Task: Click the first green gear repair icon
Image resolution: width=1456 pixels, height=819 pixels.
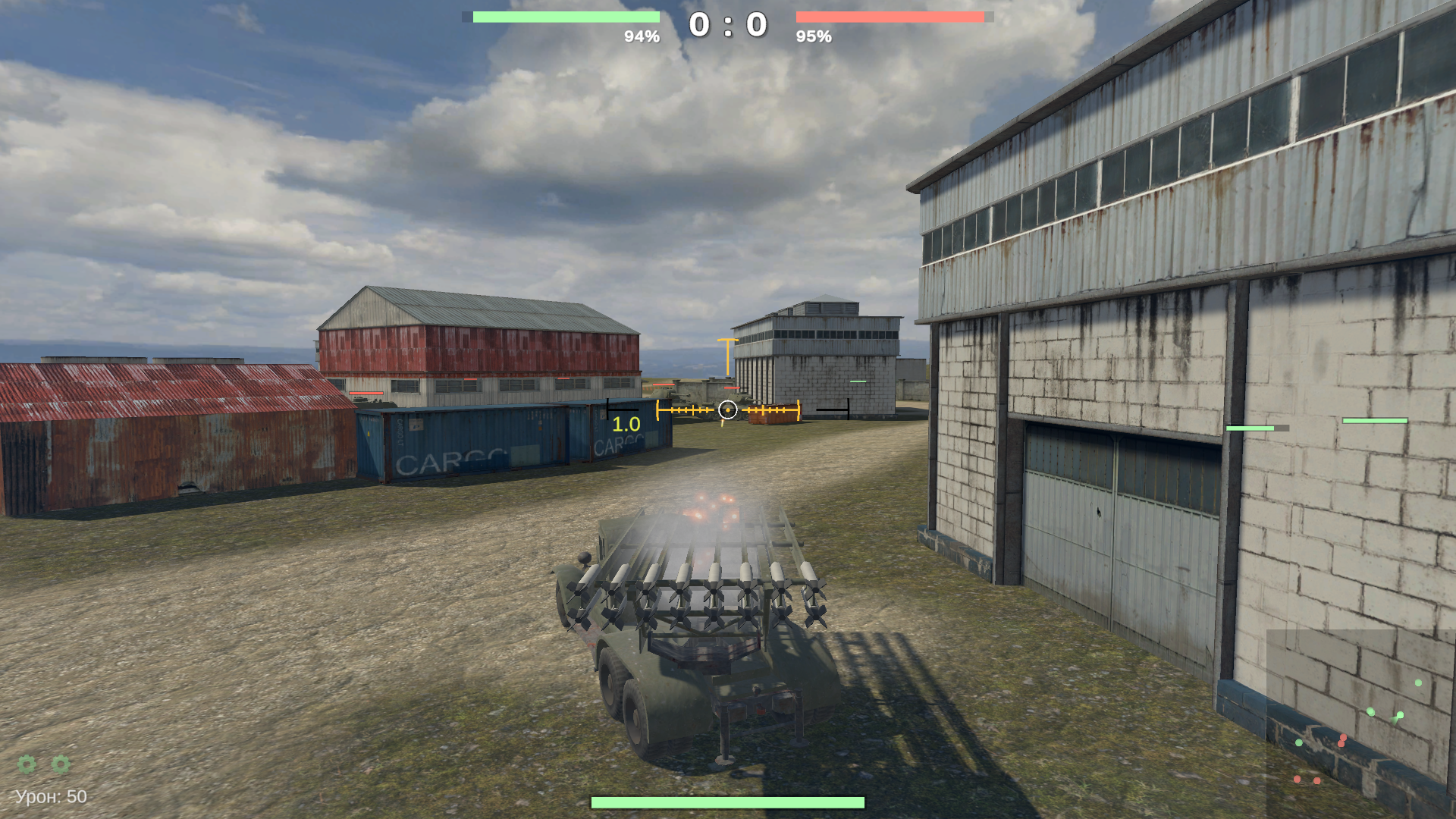Action: point(25,765)
